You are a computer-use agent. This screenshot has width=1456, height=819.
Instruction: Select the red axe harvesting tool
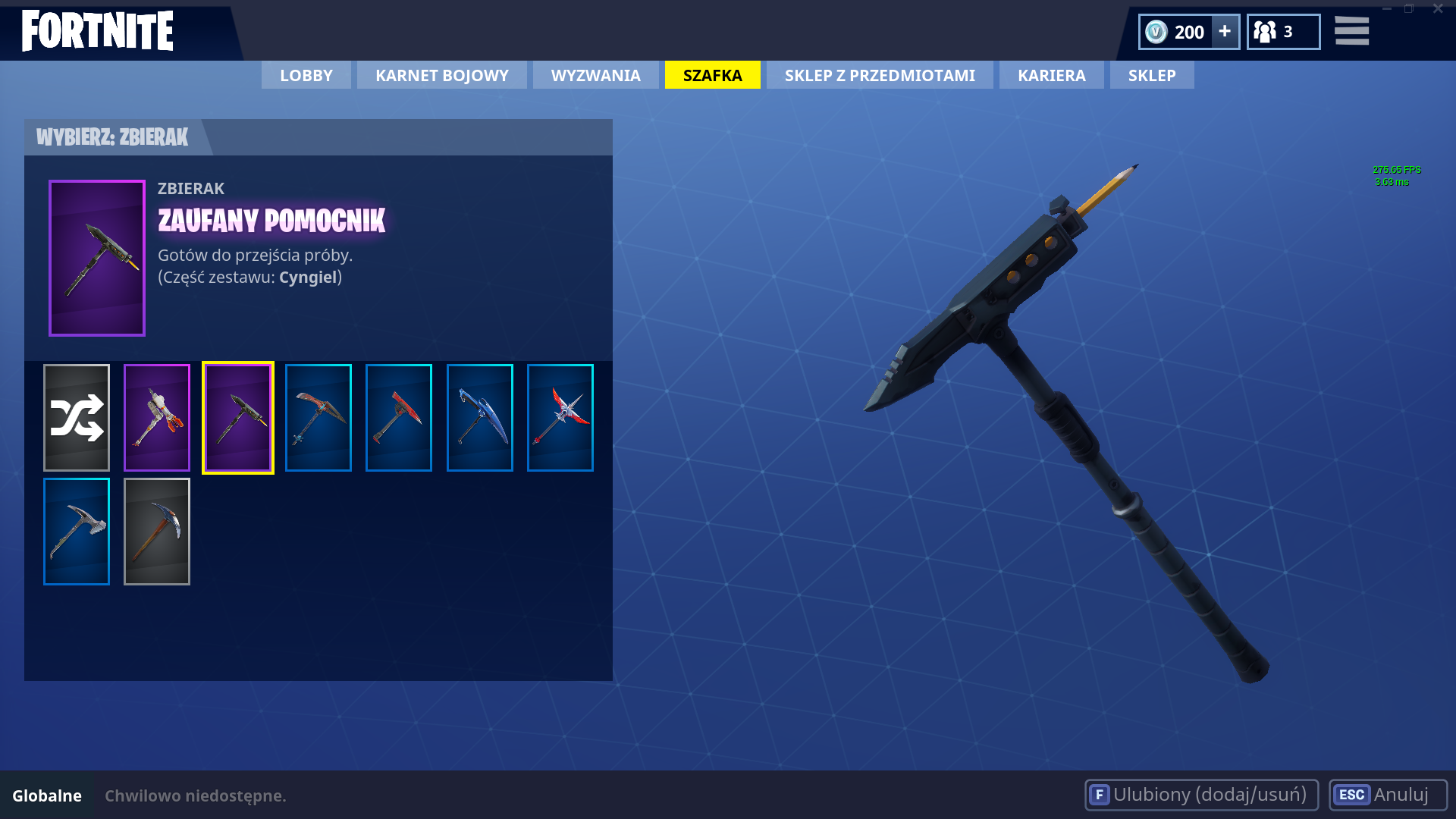click(399, 416)
